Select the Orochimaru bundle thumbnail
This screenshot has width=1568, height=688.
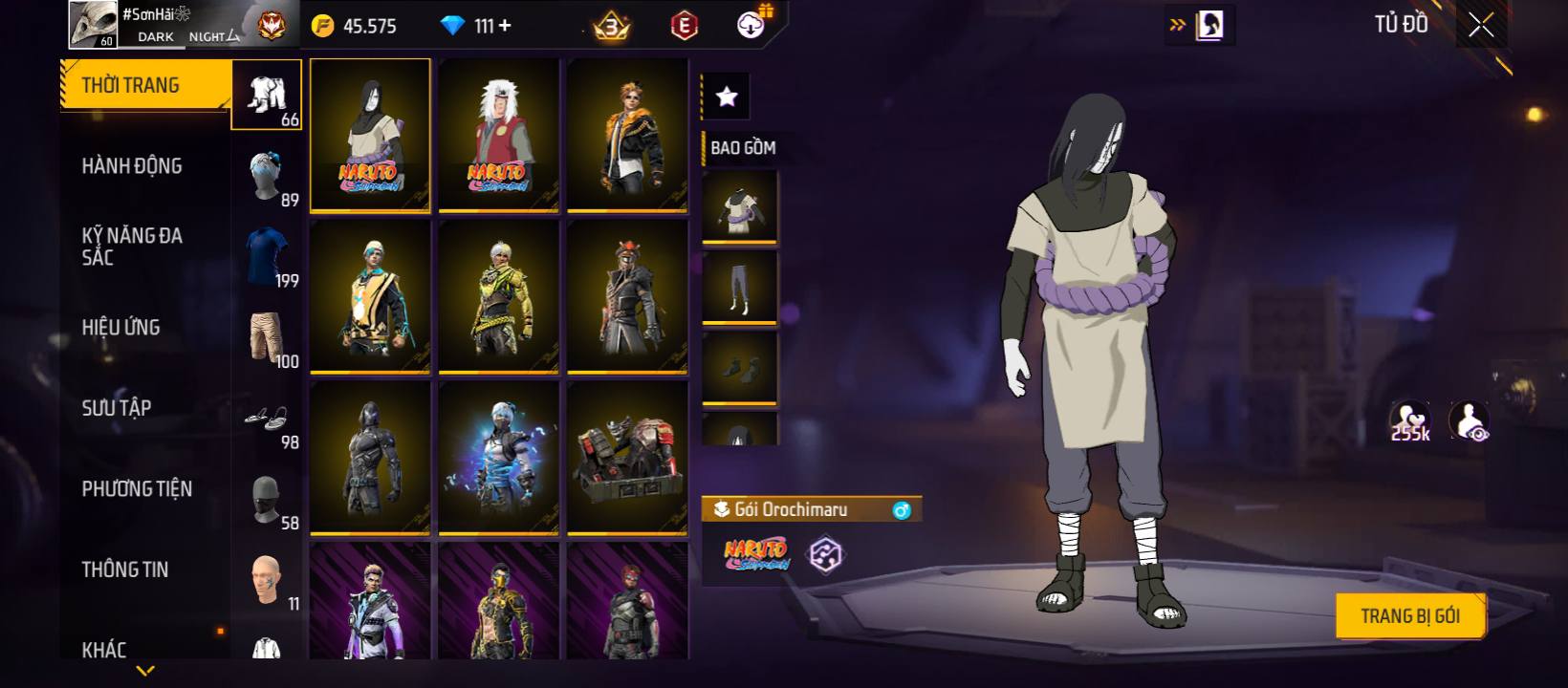370,135
